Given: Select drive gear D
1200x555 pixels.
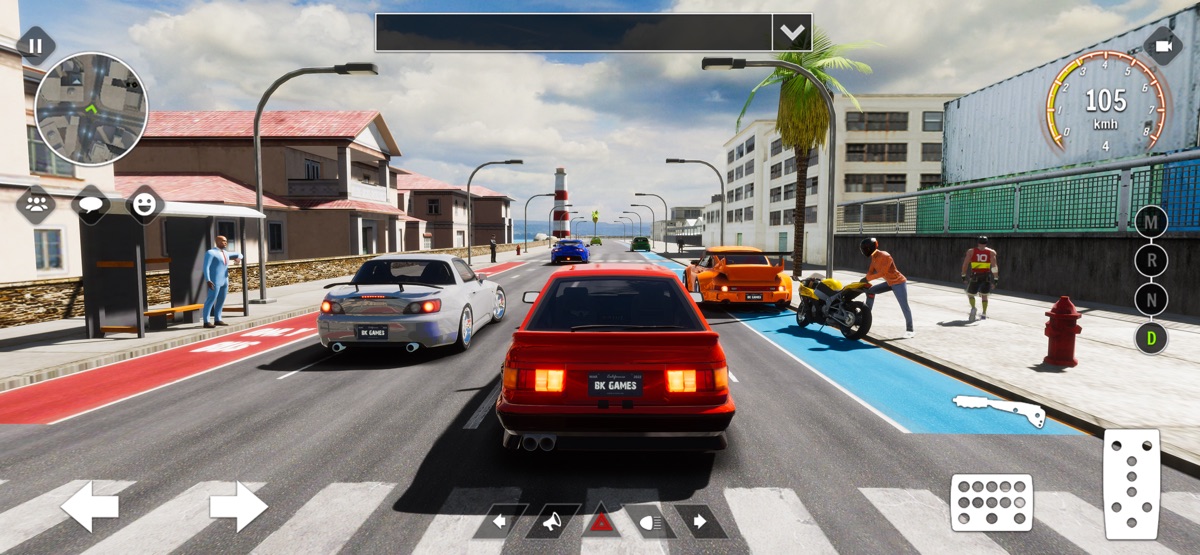Looking at the screenshot, I should [1151, 338].
